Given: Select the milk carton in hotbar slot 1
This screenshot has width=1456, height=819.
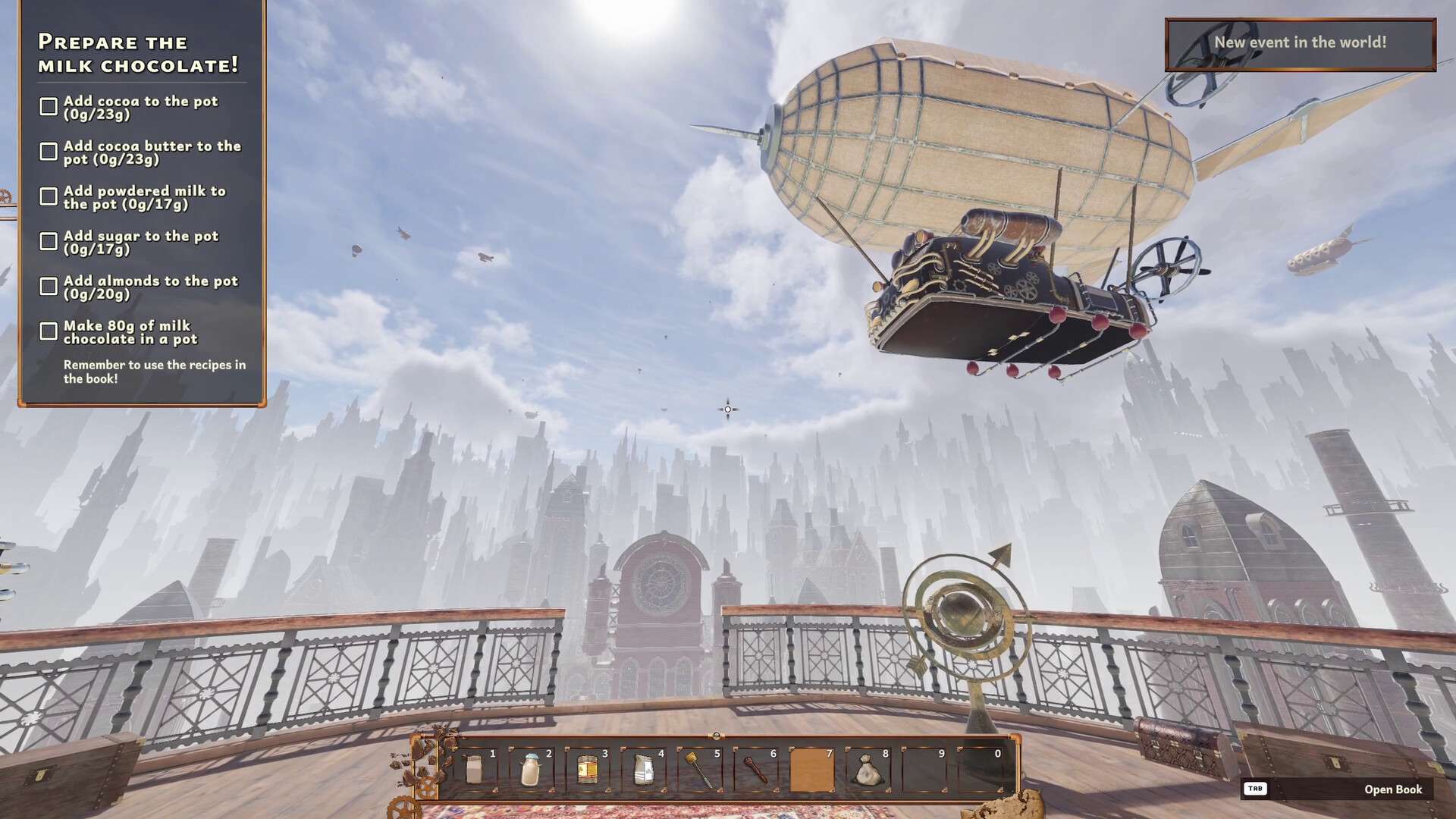Looking at the screenshot, I should pyautogui.click(x=475, y=770).
